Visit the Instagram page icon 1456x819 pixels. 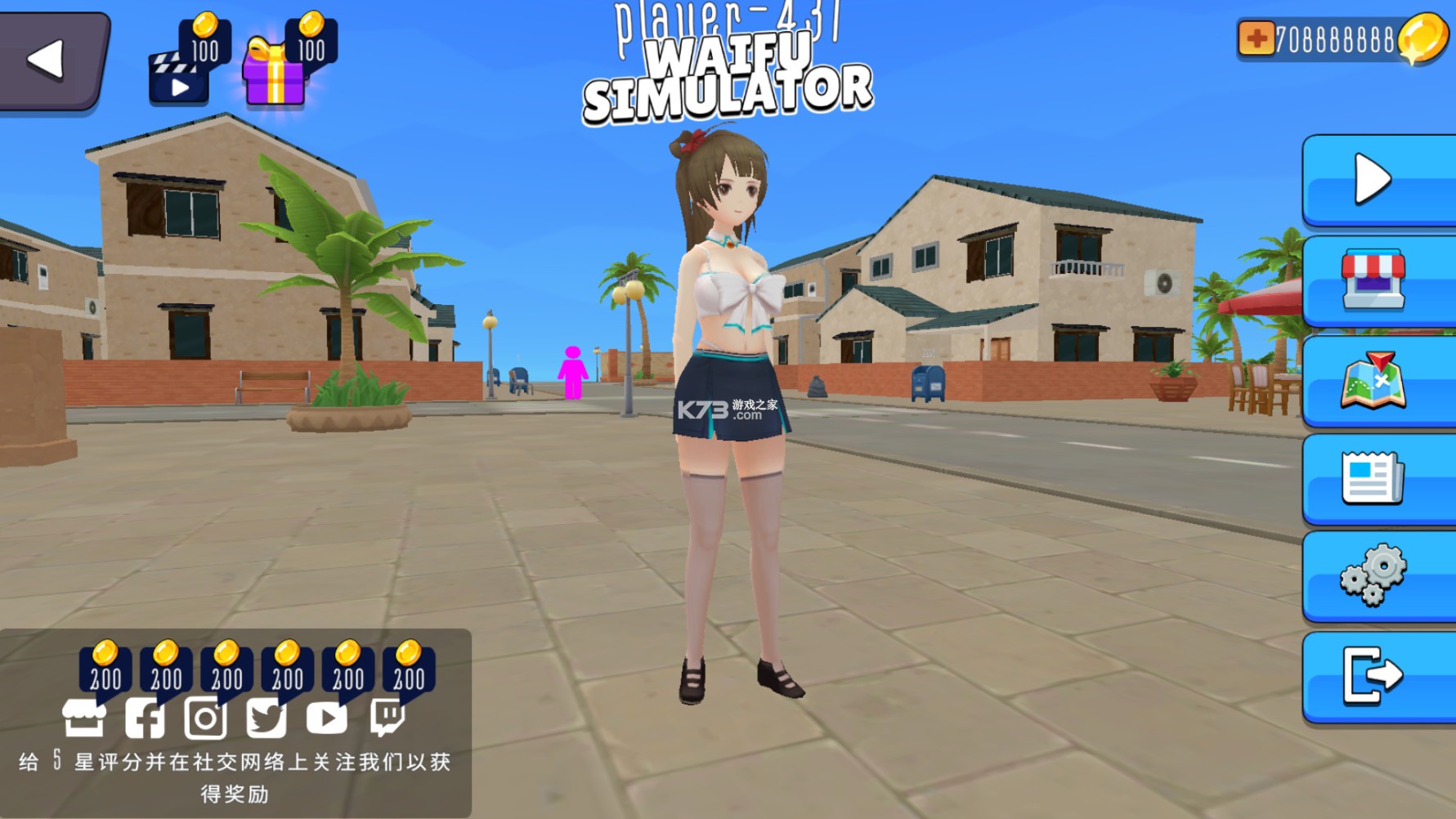coord(205,718)
